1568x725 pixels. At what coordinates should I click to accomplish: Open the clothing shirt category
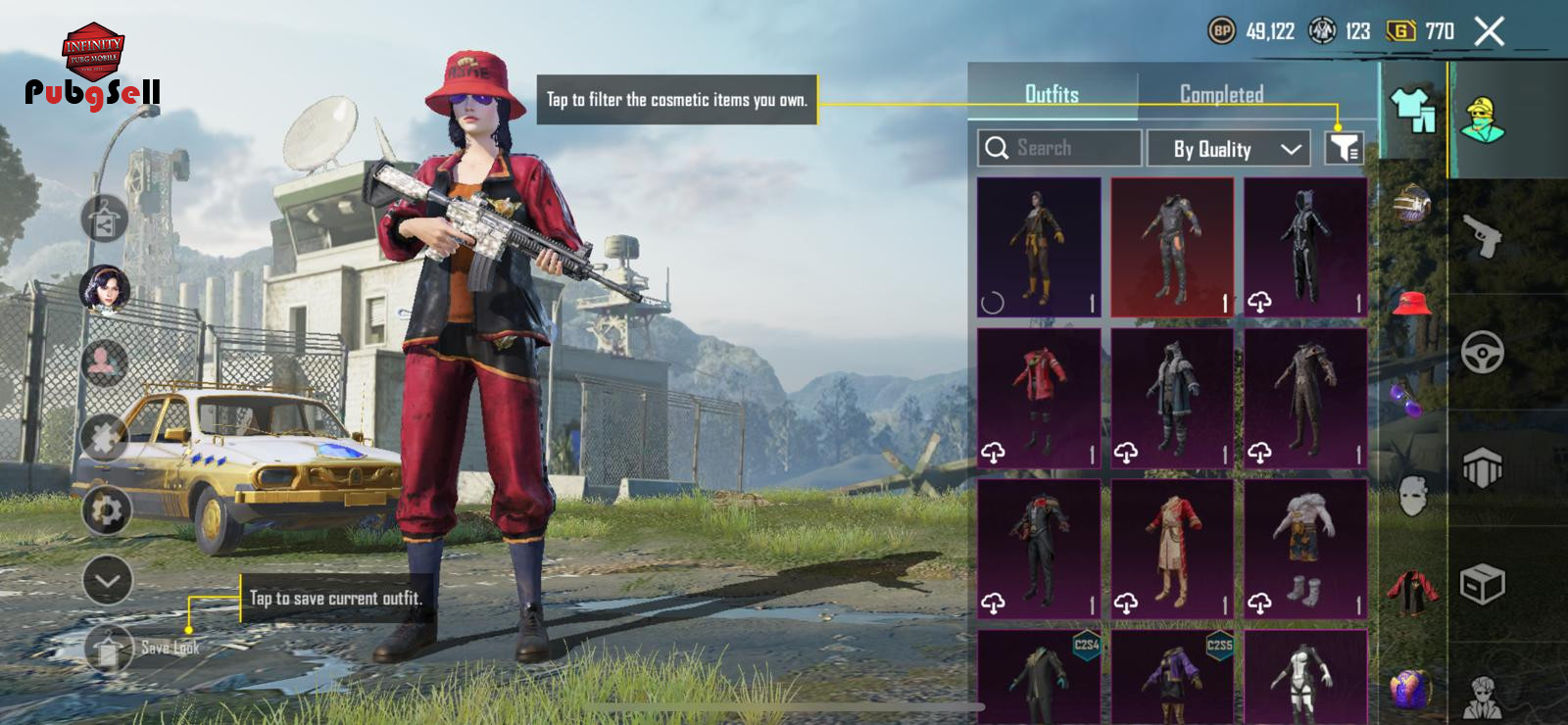(x=1412, y=110)
